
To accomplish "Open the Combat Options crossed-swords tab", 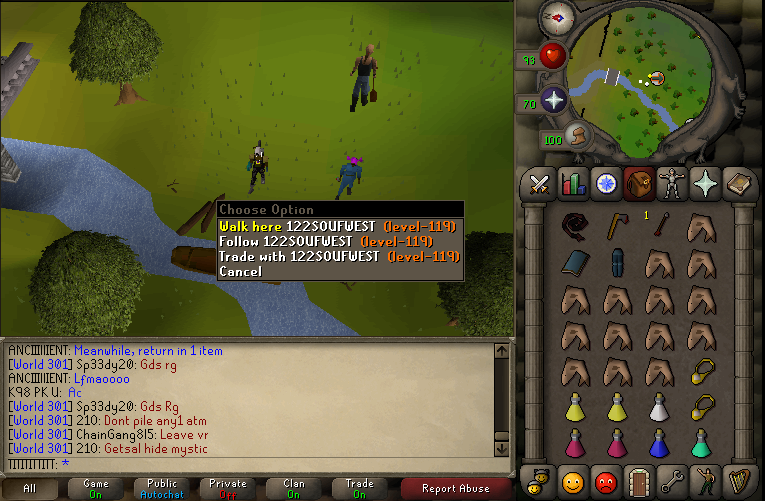I will tap(540, 184).
